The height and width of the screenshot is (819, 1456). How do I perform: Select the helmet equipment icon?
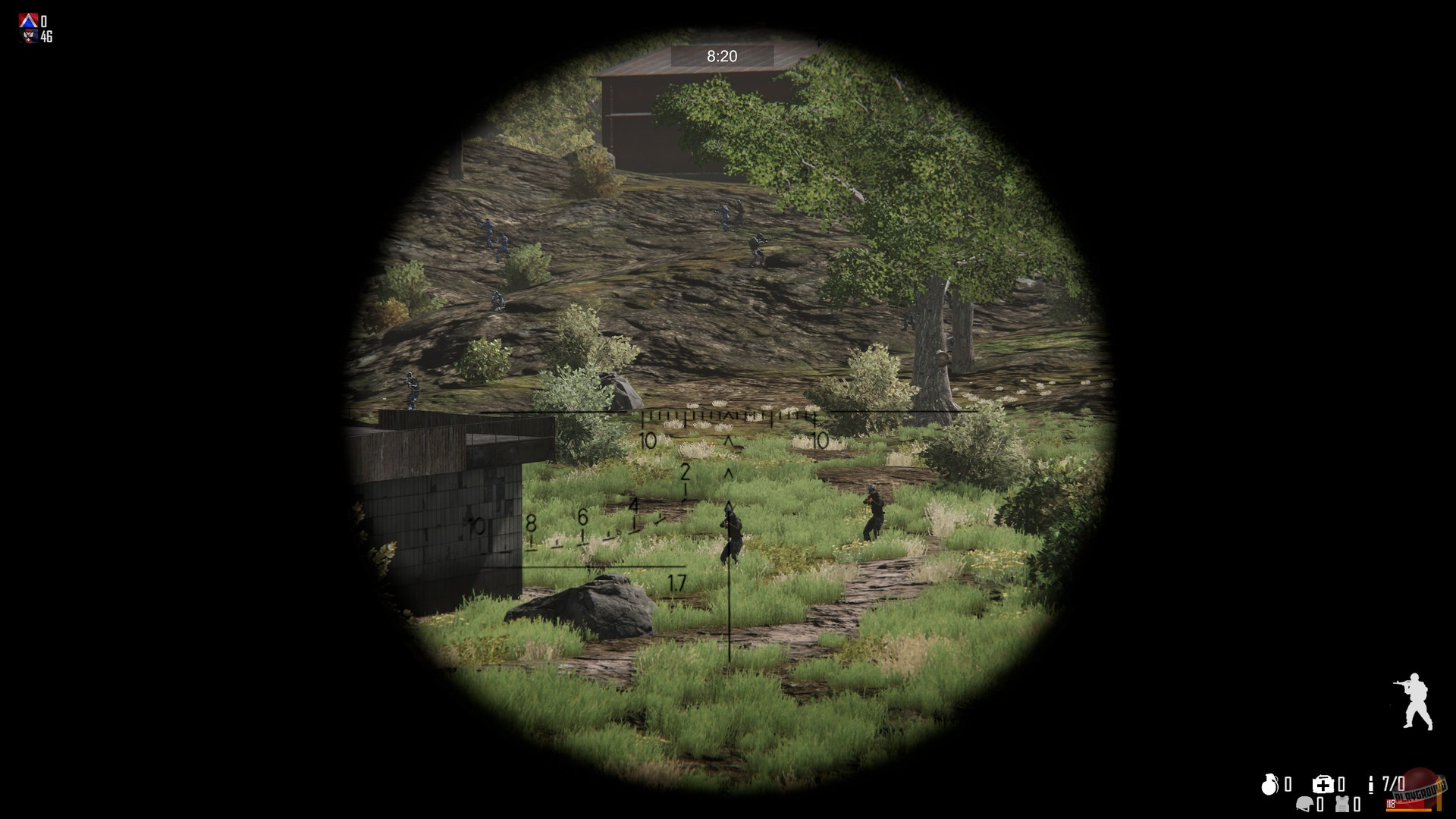coord(1304,804)
